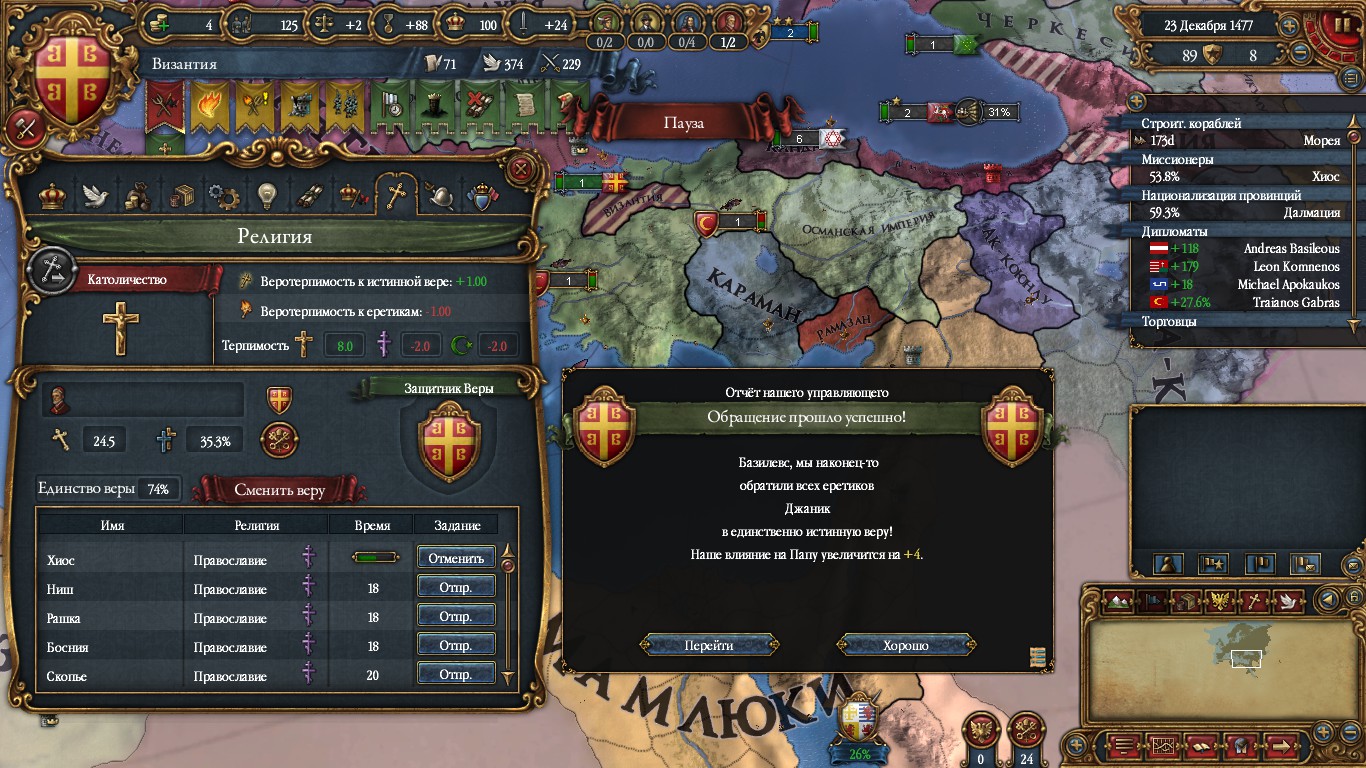Switch to the dove diplomacy tab

(95, 195)
